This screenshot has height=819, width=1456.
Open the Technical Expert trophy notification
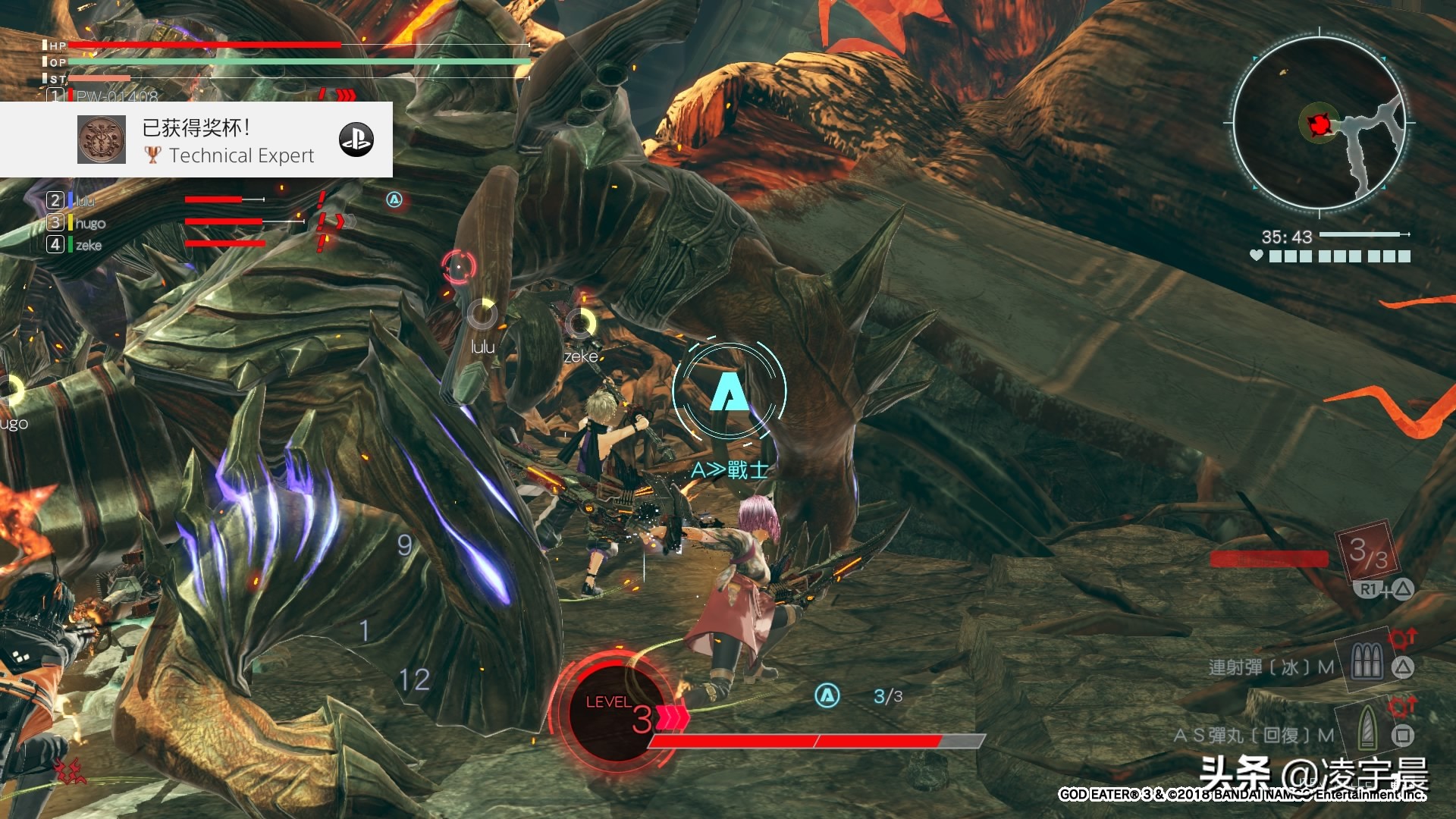pos(227,141)
